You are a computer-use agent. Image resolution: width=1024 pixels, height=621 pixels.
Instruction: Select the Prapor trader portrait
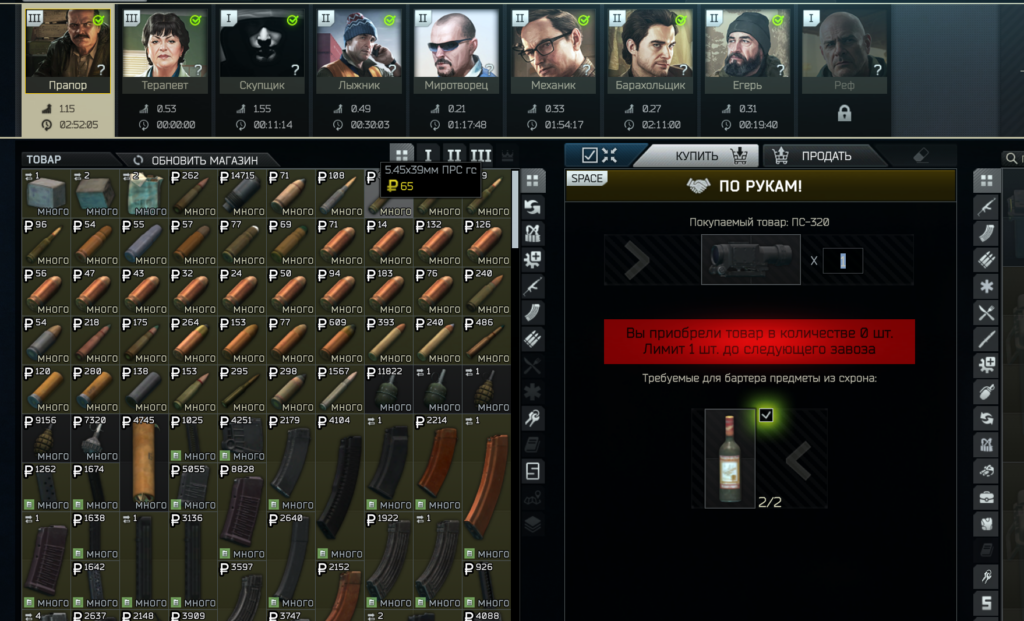(66, 47)
